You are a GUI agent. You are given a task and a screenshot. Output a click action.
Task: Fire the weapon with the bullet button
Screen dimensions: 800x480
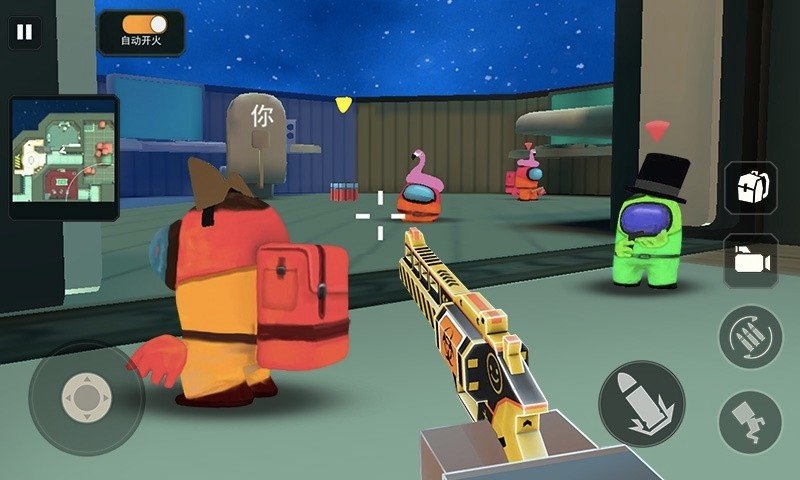pos(641,403)
